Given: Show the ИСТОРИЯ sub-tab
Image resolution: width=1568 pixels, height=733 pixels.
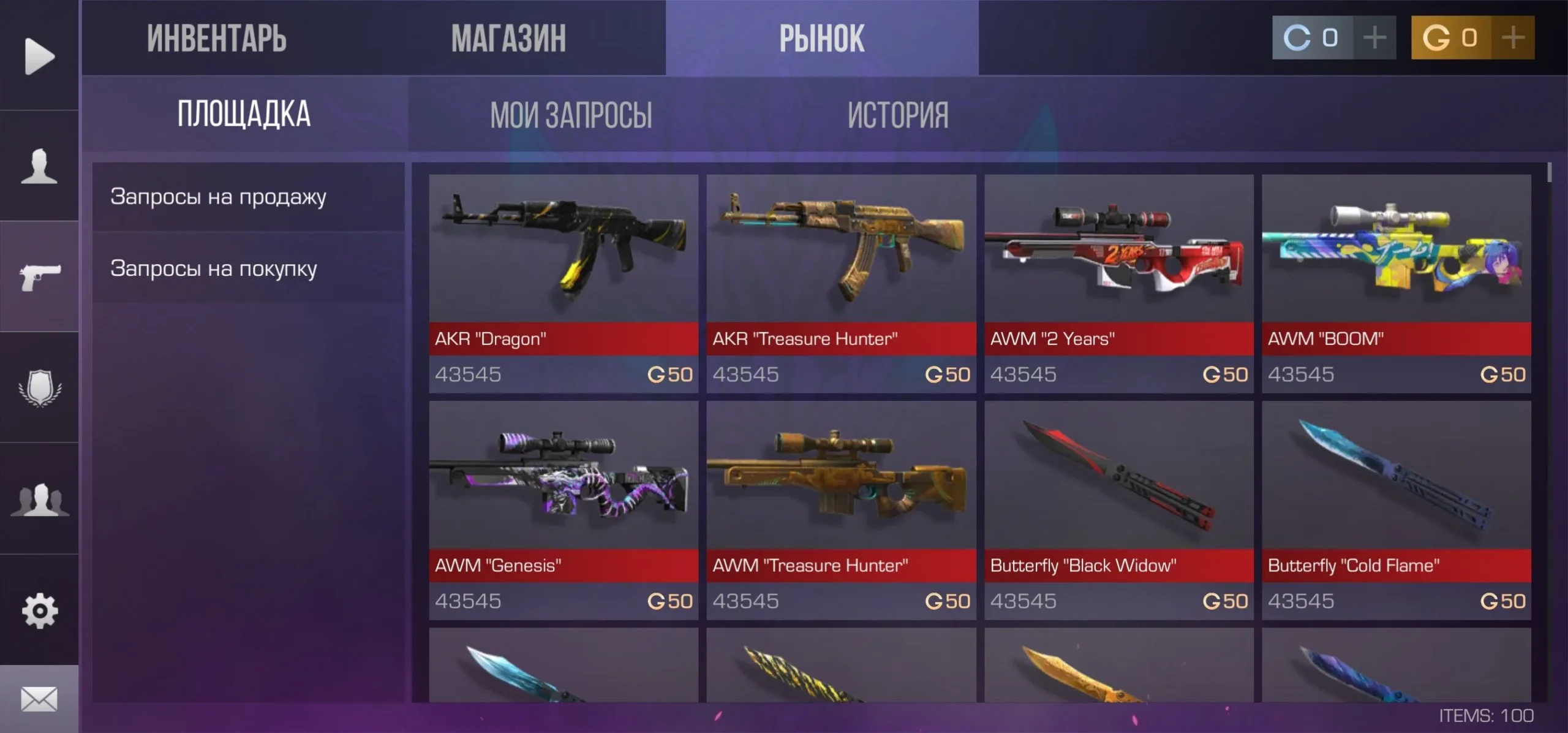Looking at the screenshot, I should click(x=898, y=115).
